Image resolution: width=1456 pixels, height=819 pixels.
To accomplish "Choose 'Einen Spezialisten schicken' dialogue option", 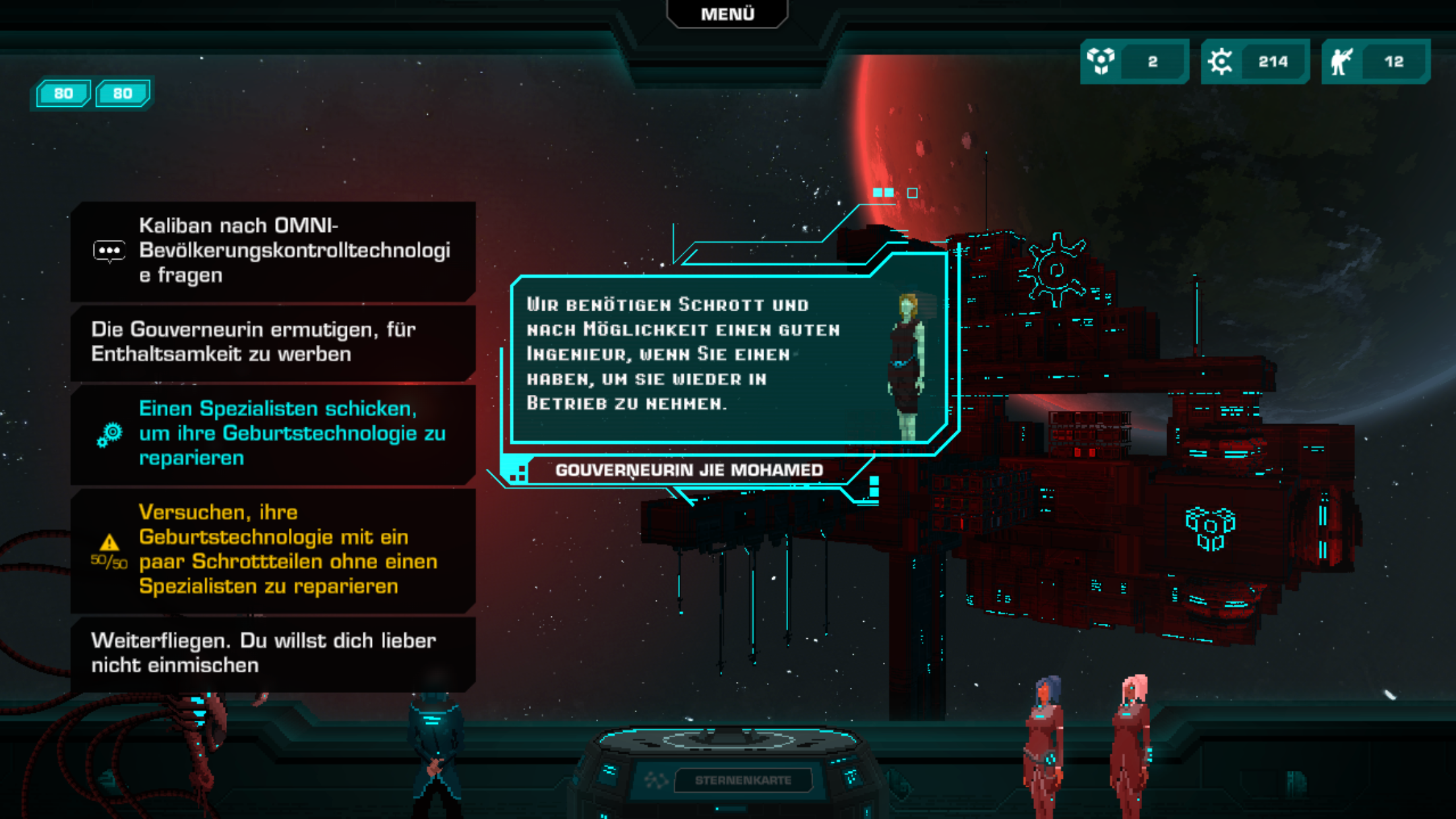I will (273, 433).
